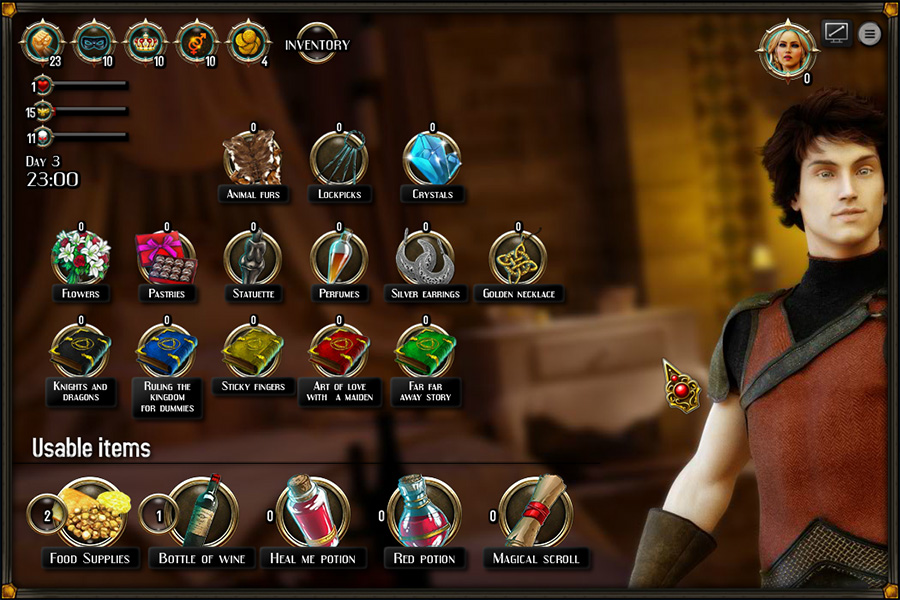Click the Animal furs inventory icon
The image size is (900, 600).
tap(252, 159)
